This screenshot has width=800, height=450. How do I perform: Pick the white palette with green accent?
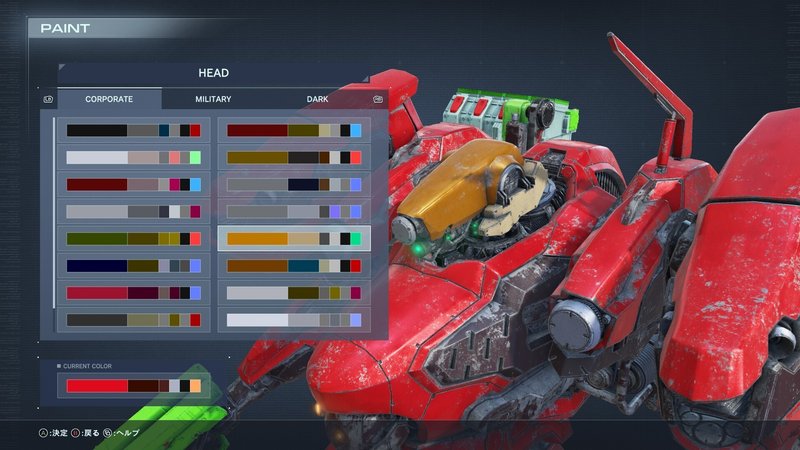click(133, 157)
